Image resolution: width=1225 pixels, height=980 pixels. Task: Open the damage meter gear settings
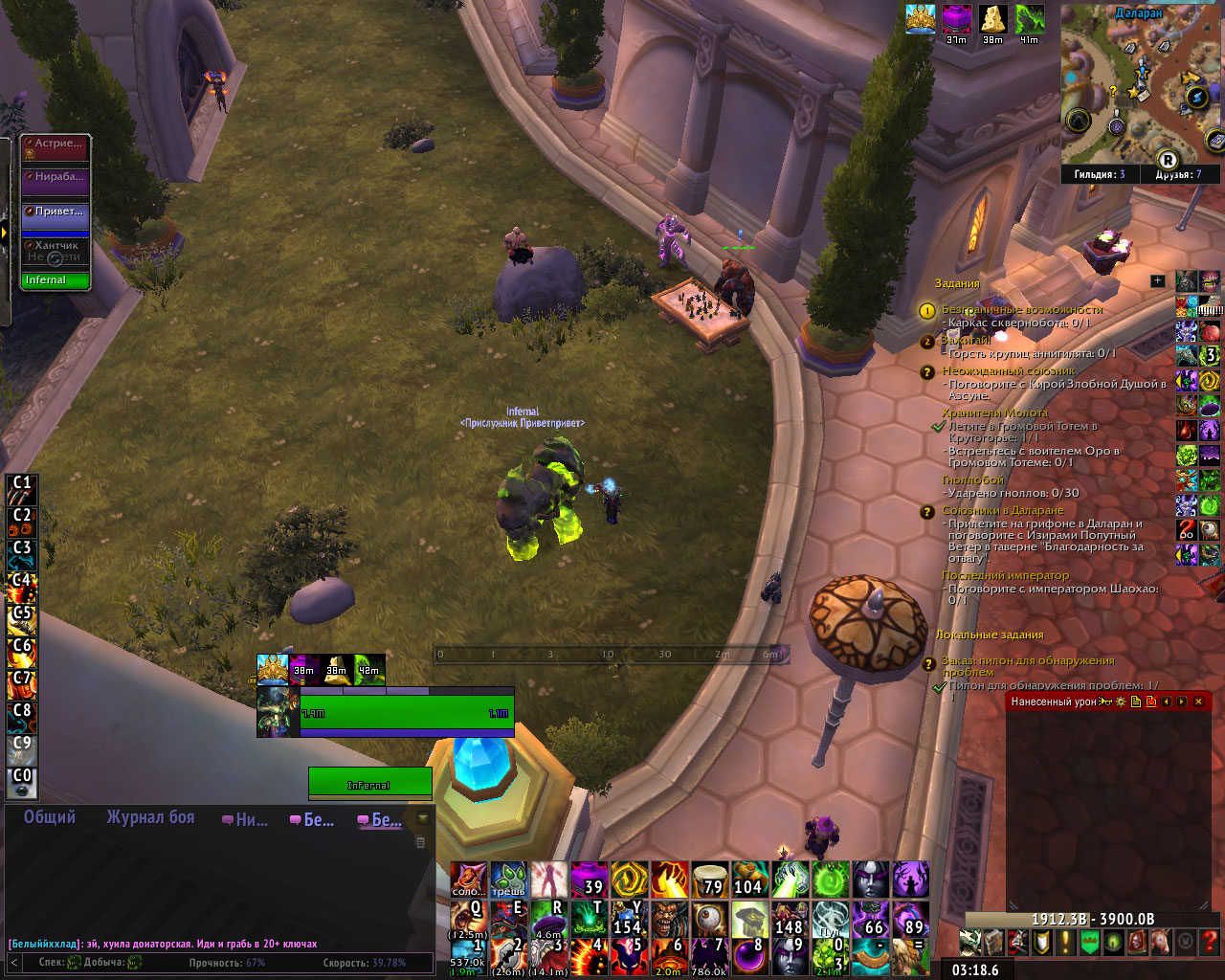coord(1121,702)
